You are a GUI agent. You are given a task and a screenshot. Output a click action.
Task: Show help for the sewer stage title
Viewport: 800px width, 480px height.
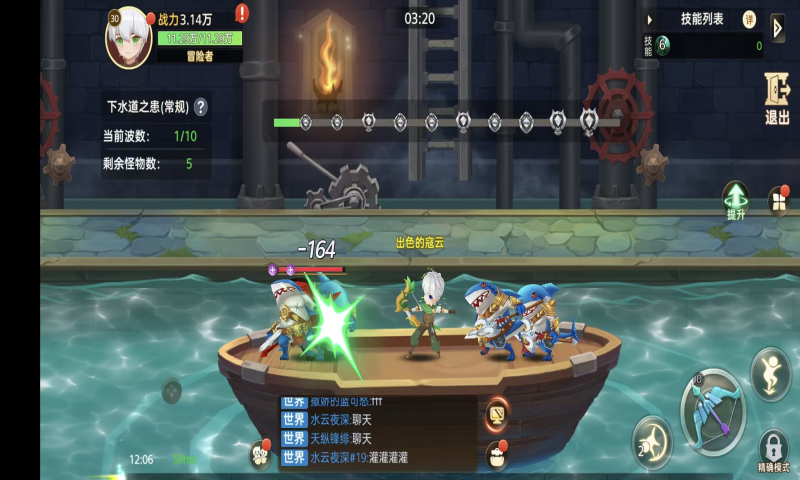point(201,106)
